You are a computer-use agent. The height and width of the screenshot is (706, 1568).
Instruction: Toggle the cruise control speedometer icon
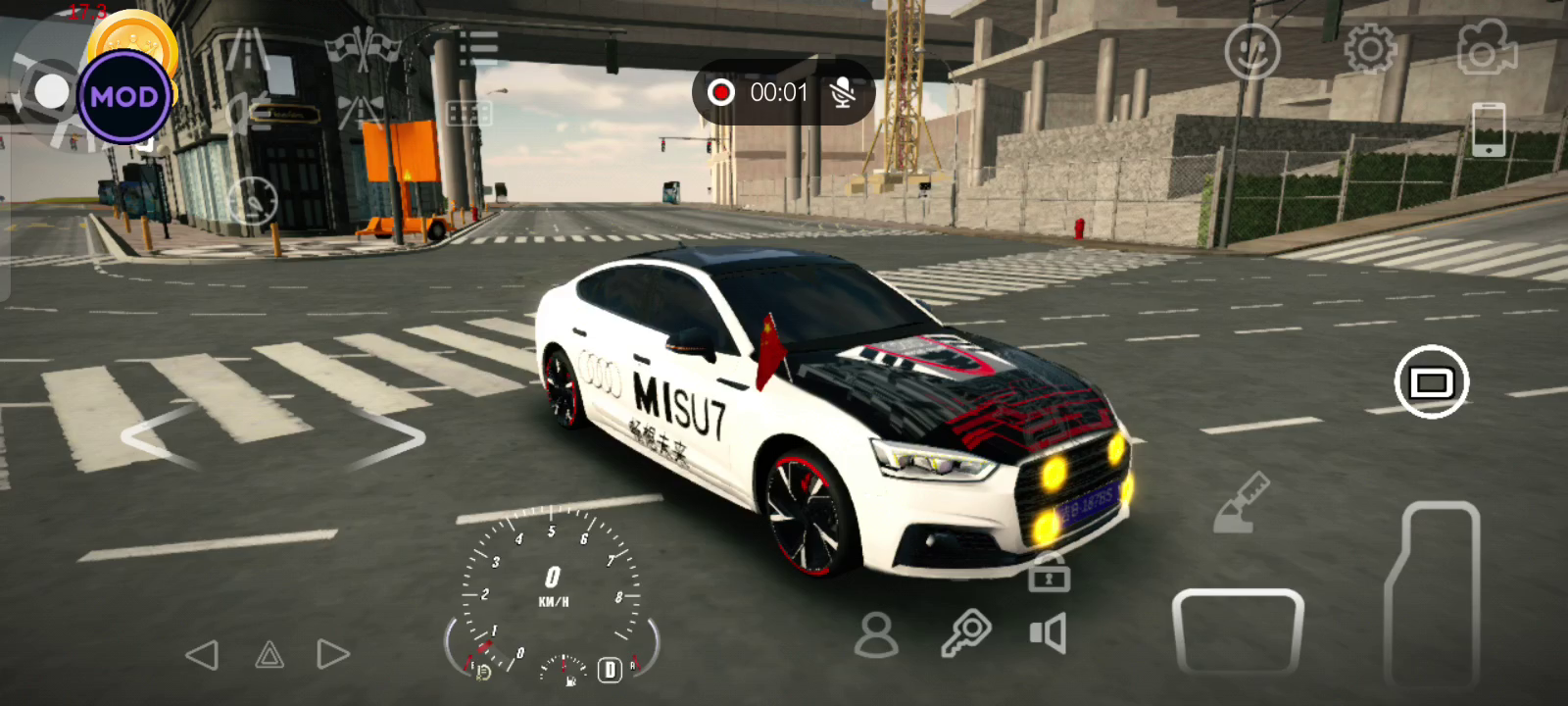click(253, 201)
